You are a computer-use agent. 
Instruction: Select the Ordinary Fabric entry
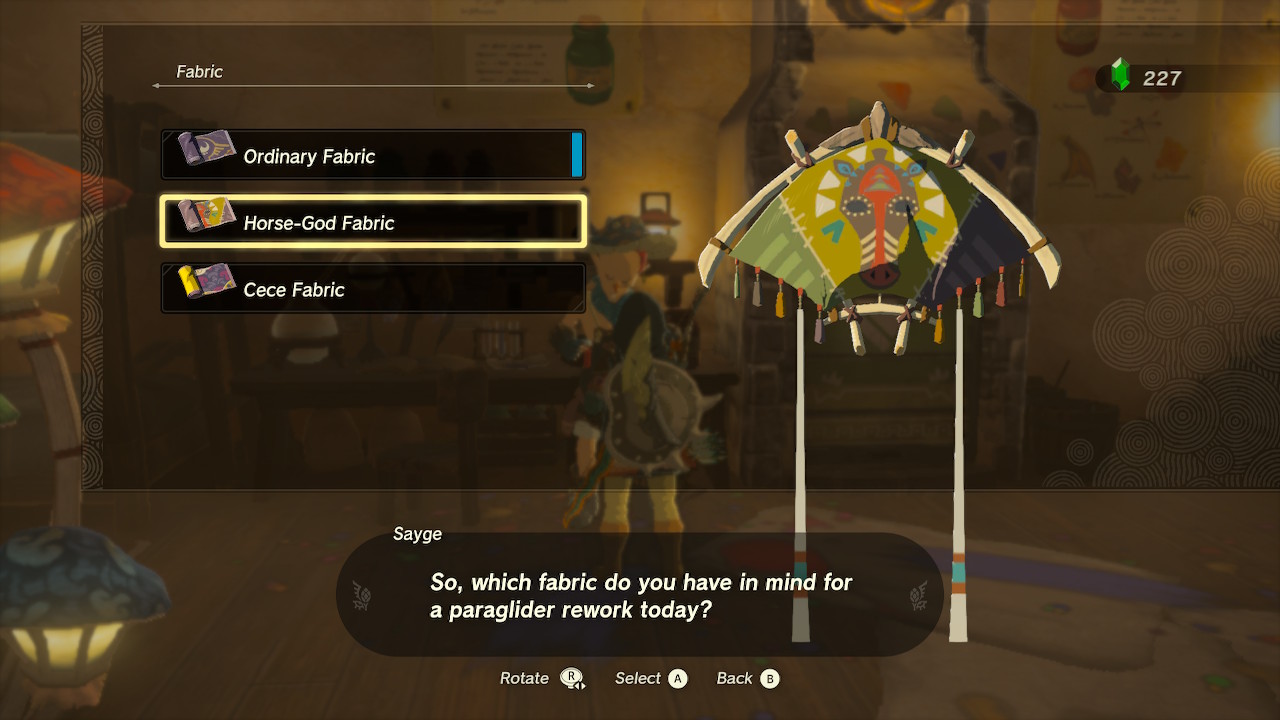point(373,155)
